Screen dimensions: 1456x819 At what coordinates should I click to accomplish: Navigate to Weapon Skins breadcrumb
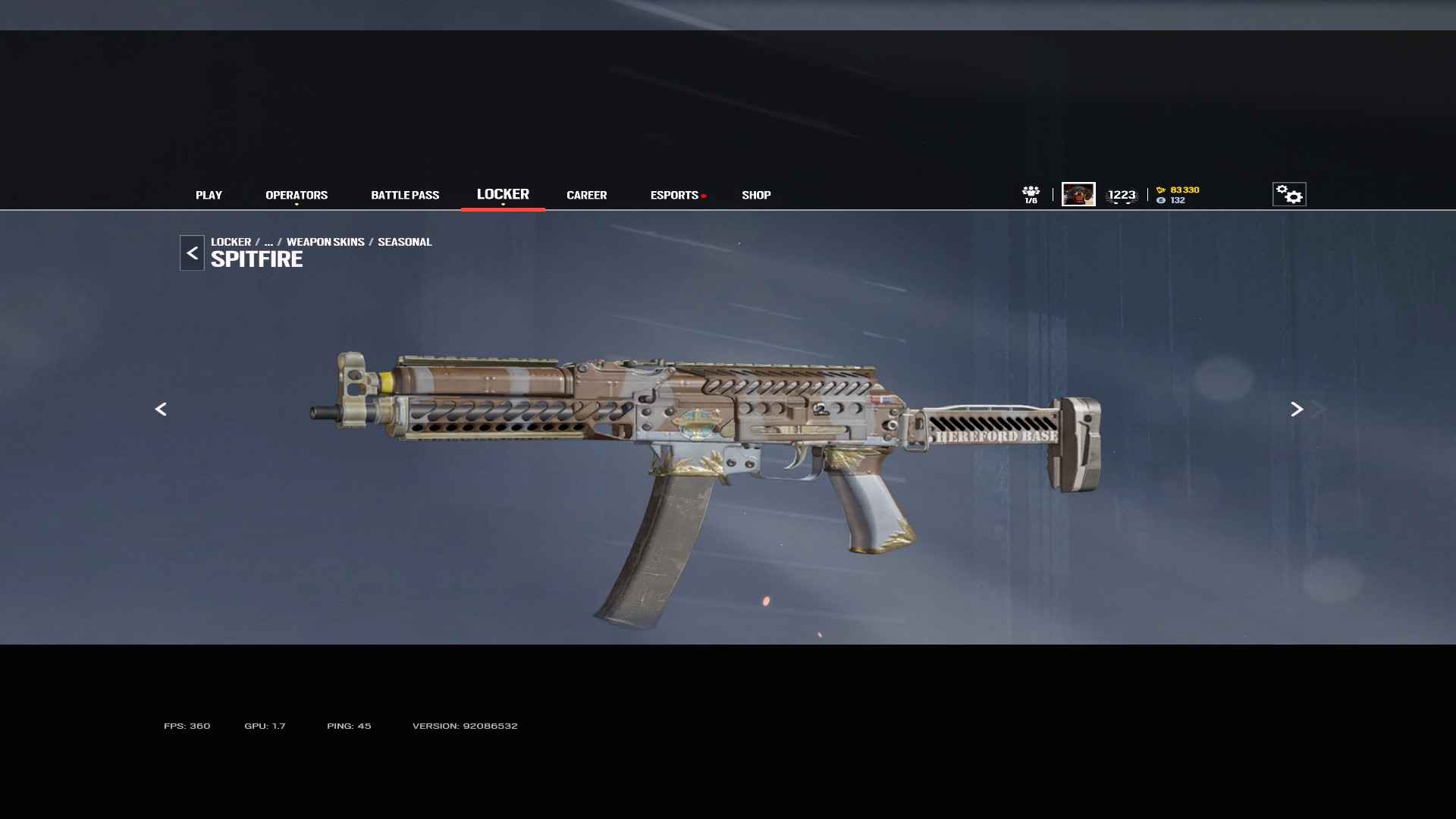[325, 242]
